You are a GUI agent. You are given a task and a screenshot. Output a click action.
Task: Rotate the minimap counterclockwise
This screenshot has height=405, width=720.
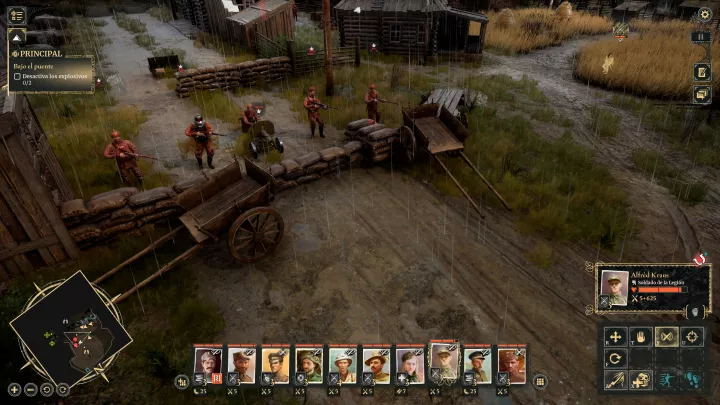click(47, 389)
